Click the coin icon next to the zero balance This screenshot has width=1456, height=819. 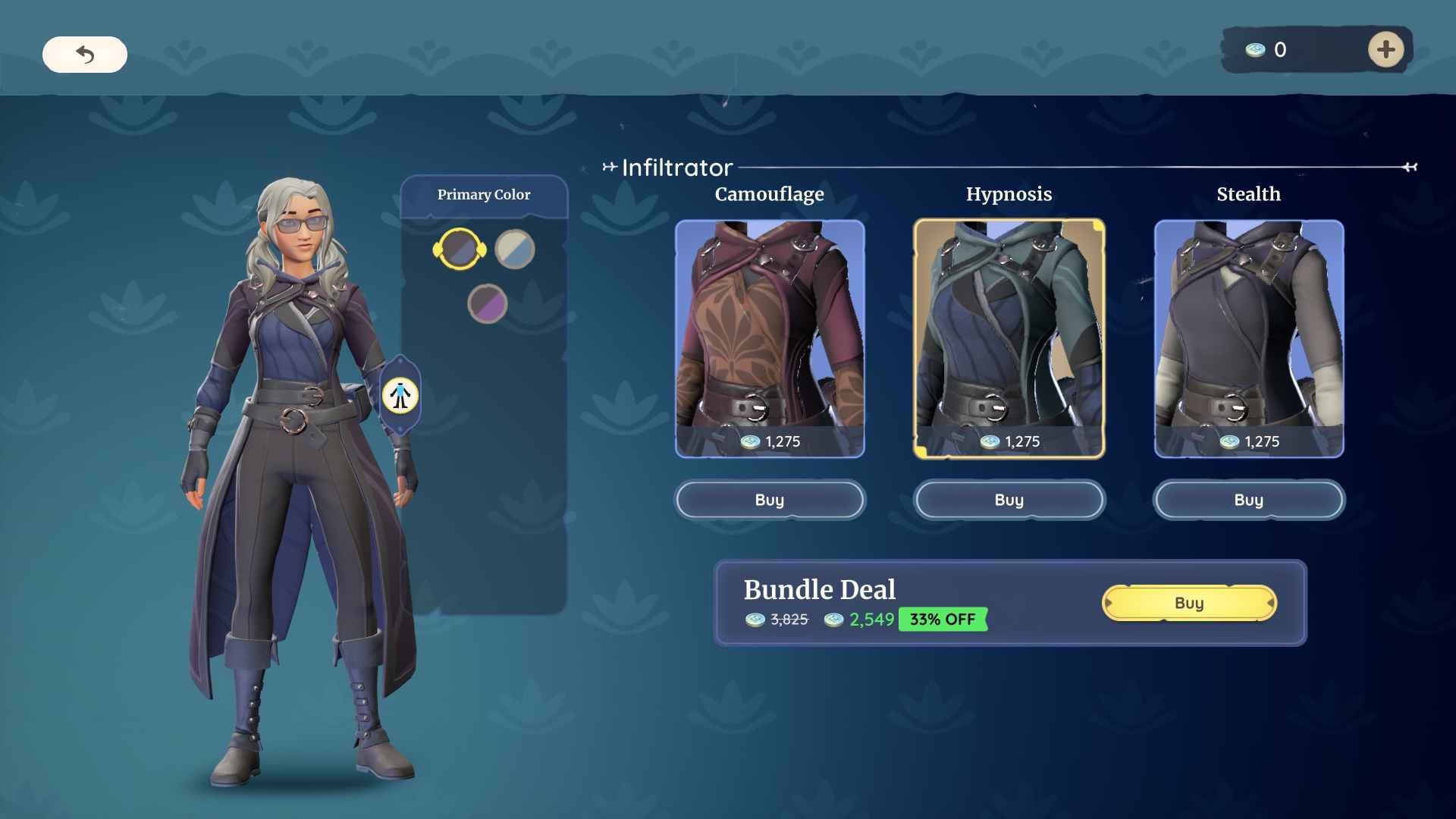(1254, 50)
